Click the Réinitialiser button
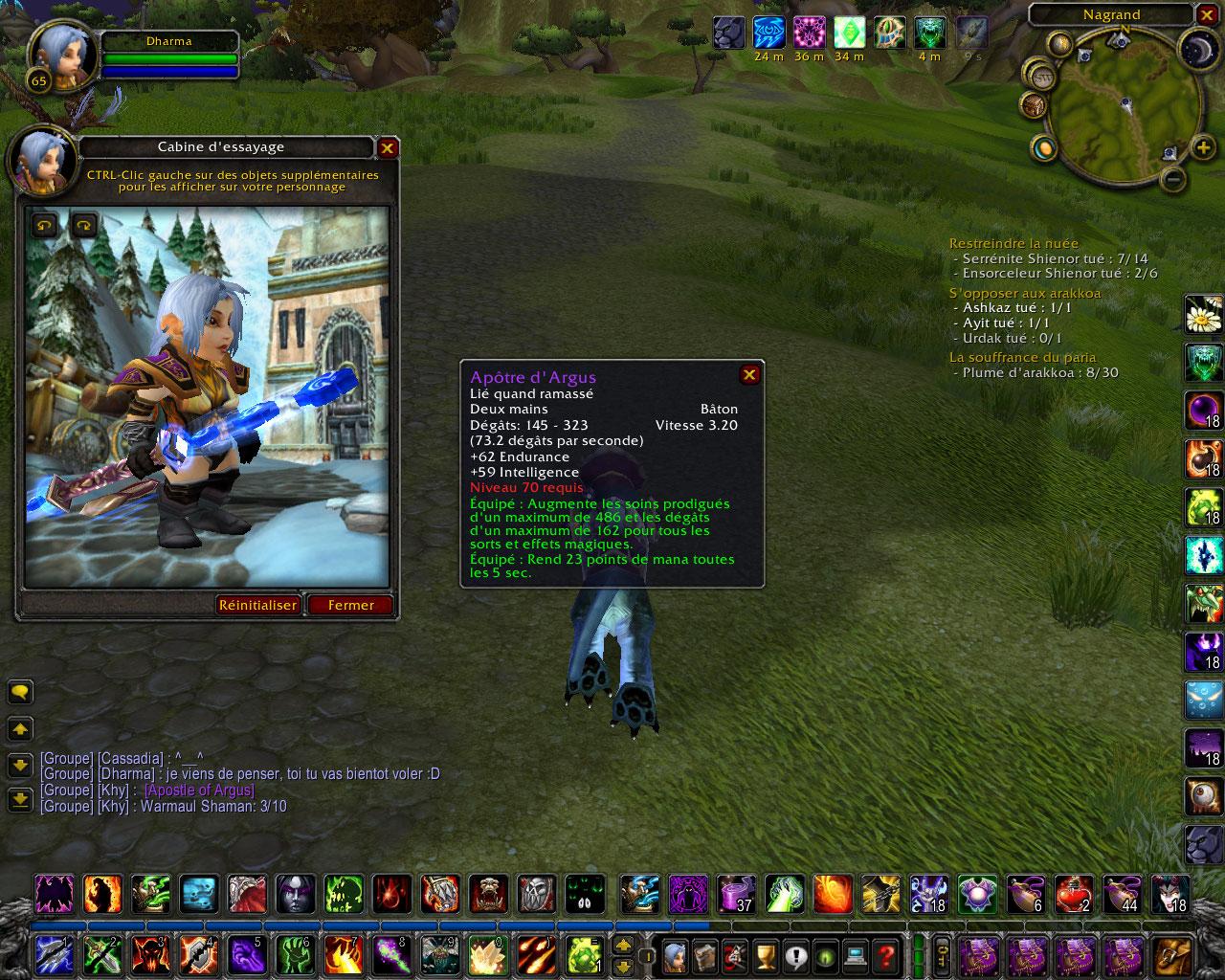Image resolution: width=1225 pixels, height=980 pixels. [257, 605]
